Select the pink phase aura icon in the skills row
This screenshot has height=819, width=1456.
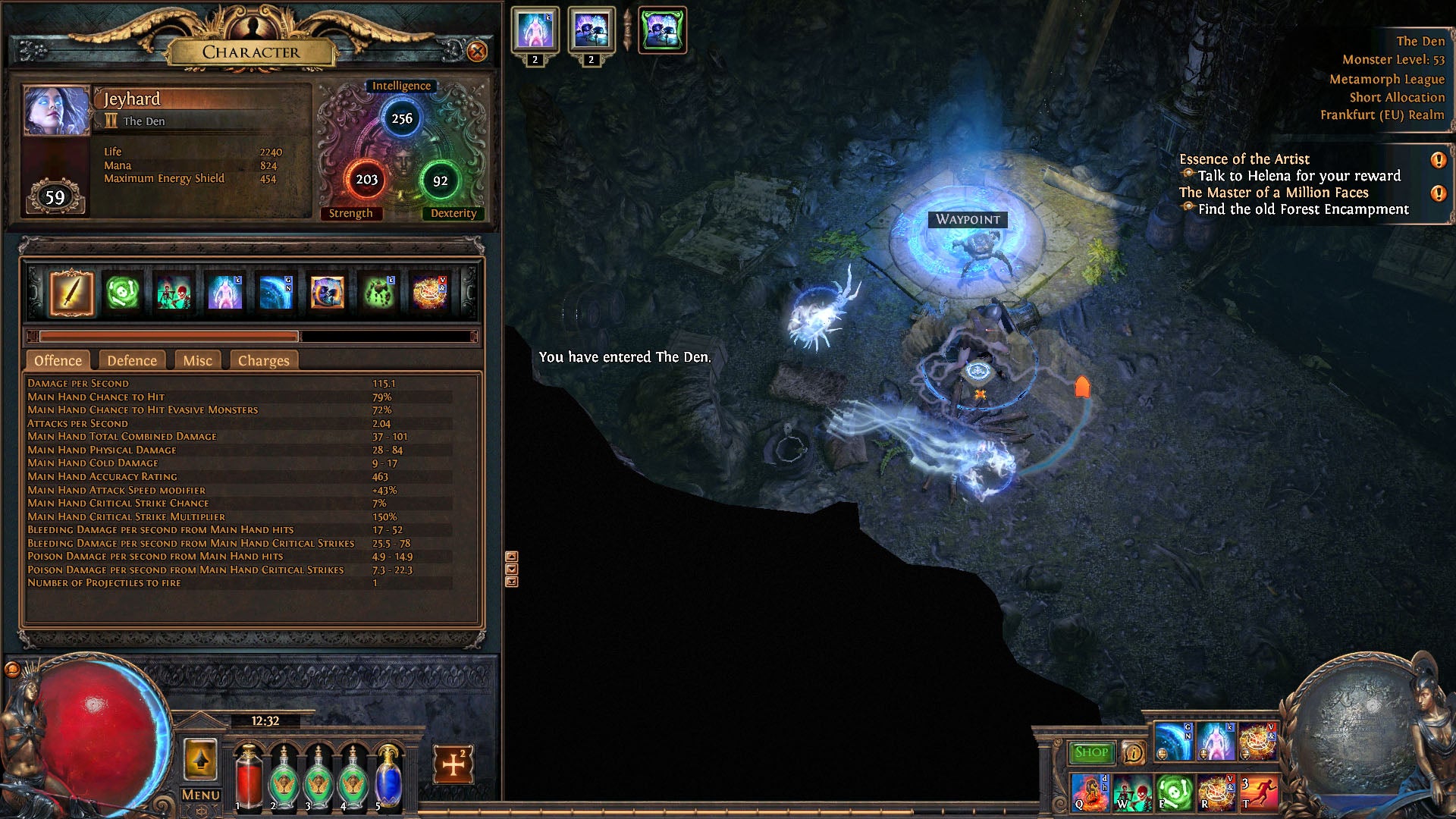coord(225,292)
